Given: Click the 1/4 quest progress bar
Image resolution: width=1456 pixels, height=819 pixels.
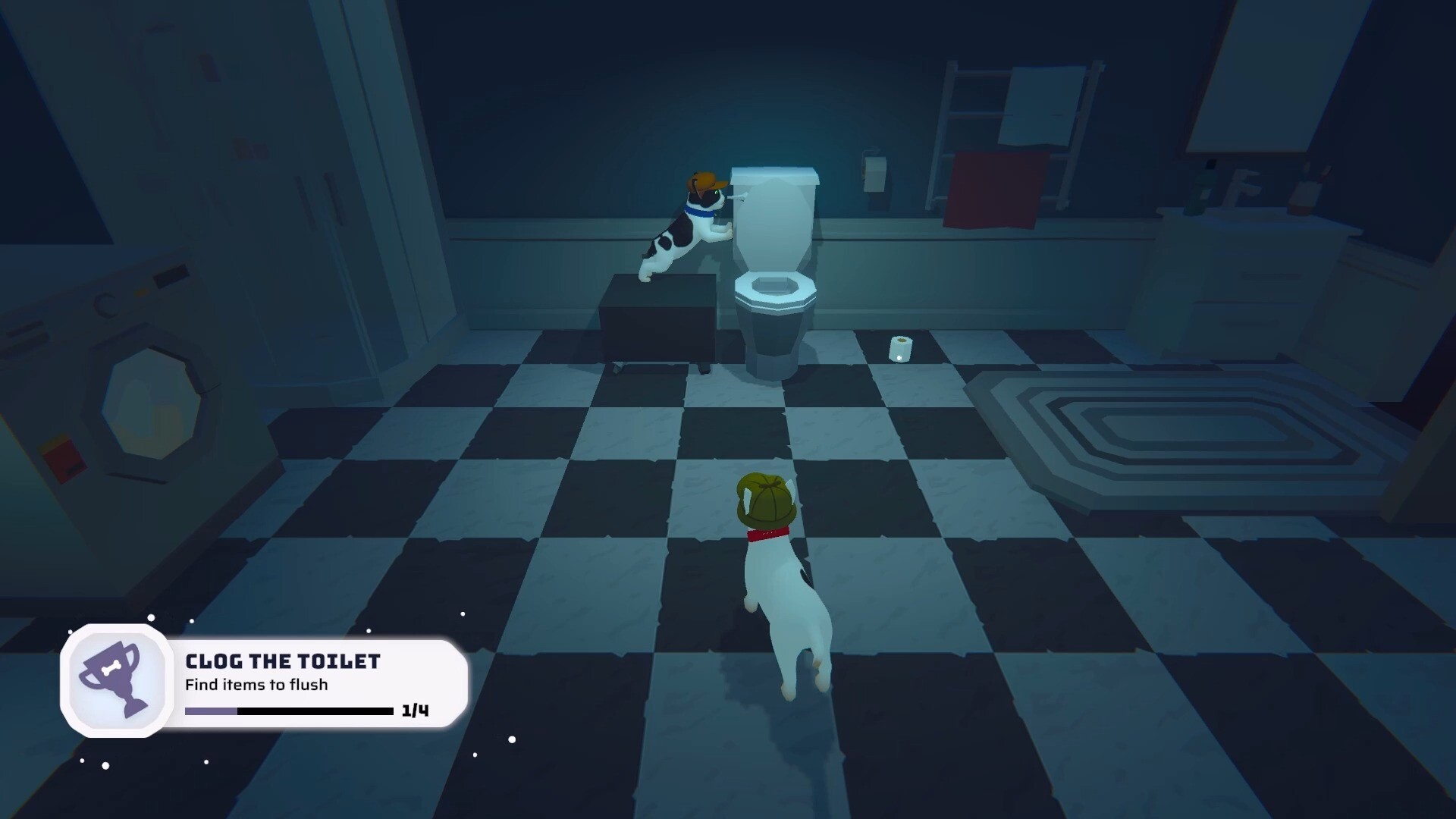Looking at the screenshot, I should coord(288,711).
